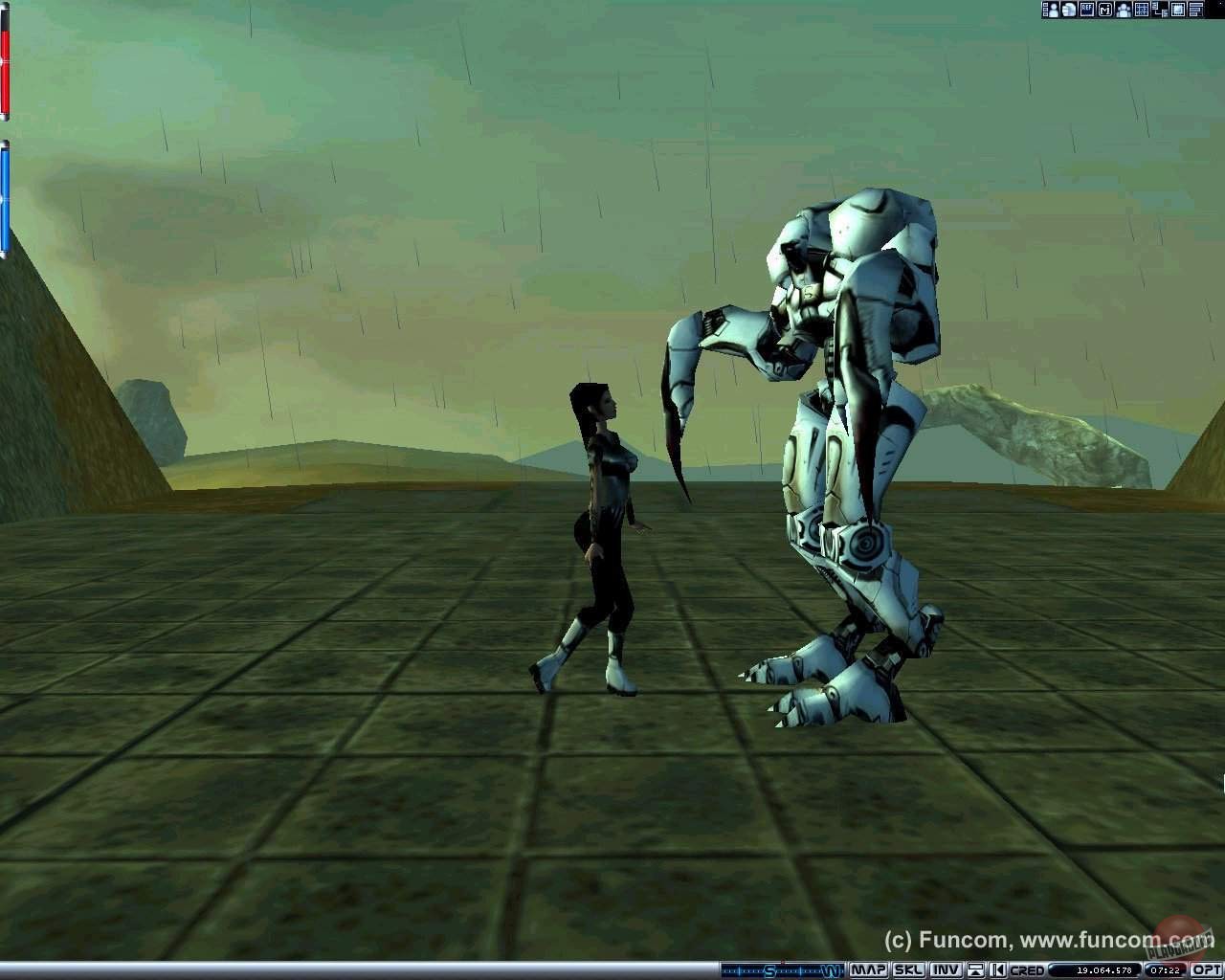Open the inventory grid icon in the top tray
Image resolution: width=1225 pixels, height=980 pixels.
click(x=1142, y=9)
